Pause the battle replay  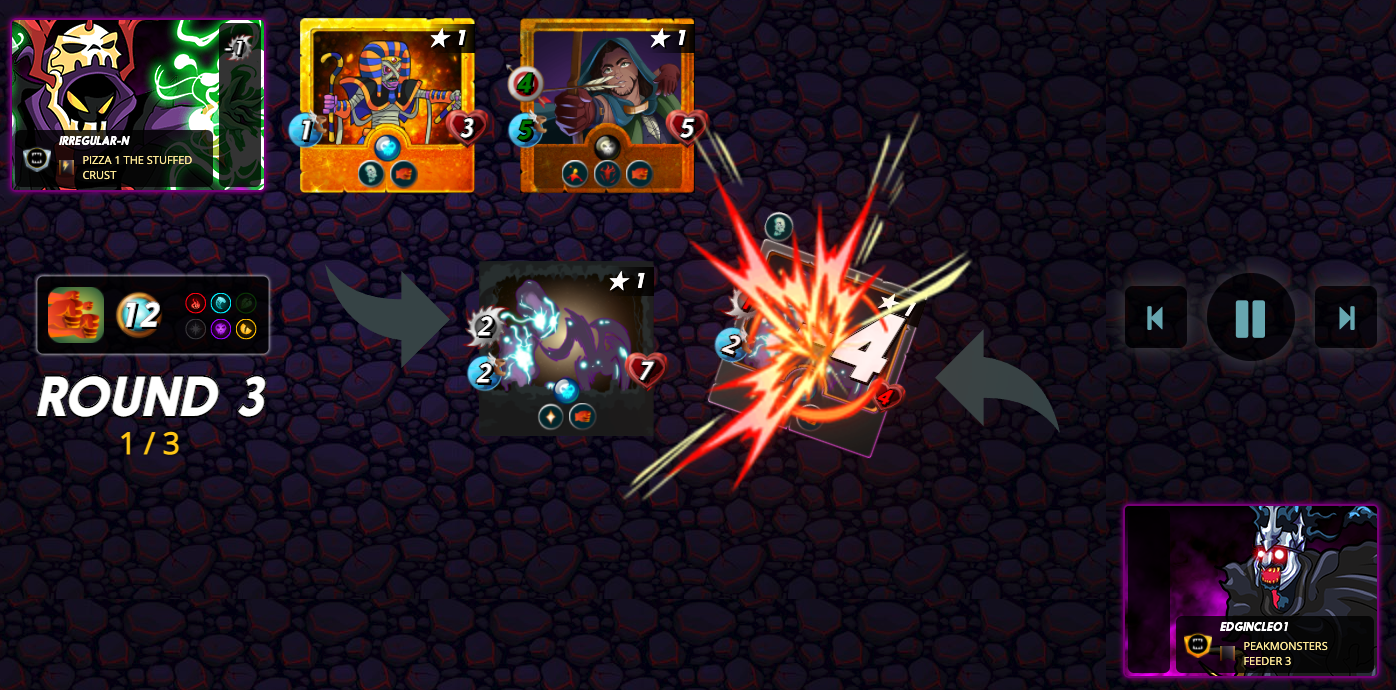tap(1250, 318)
